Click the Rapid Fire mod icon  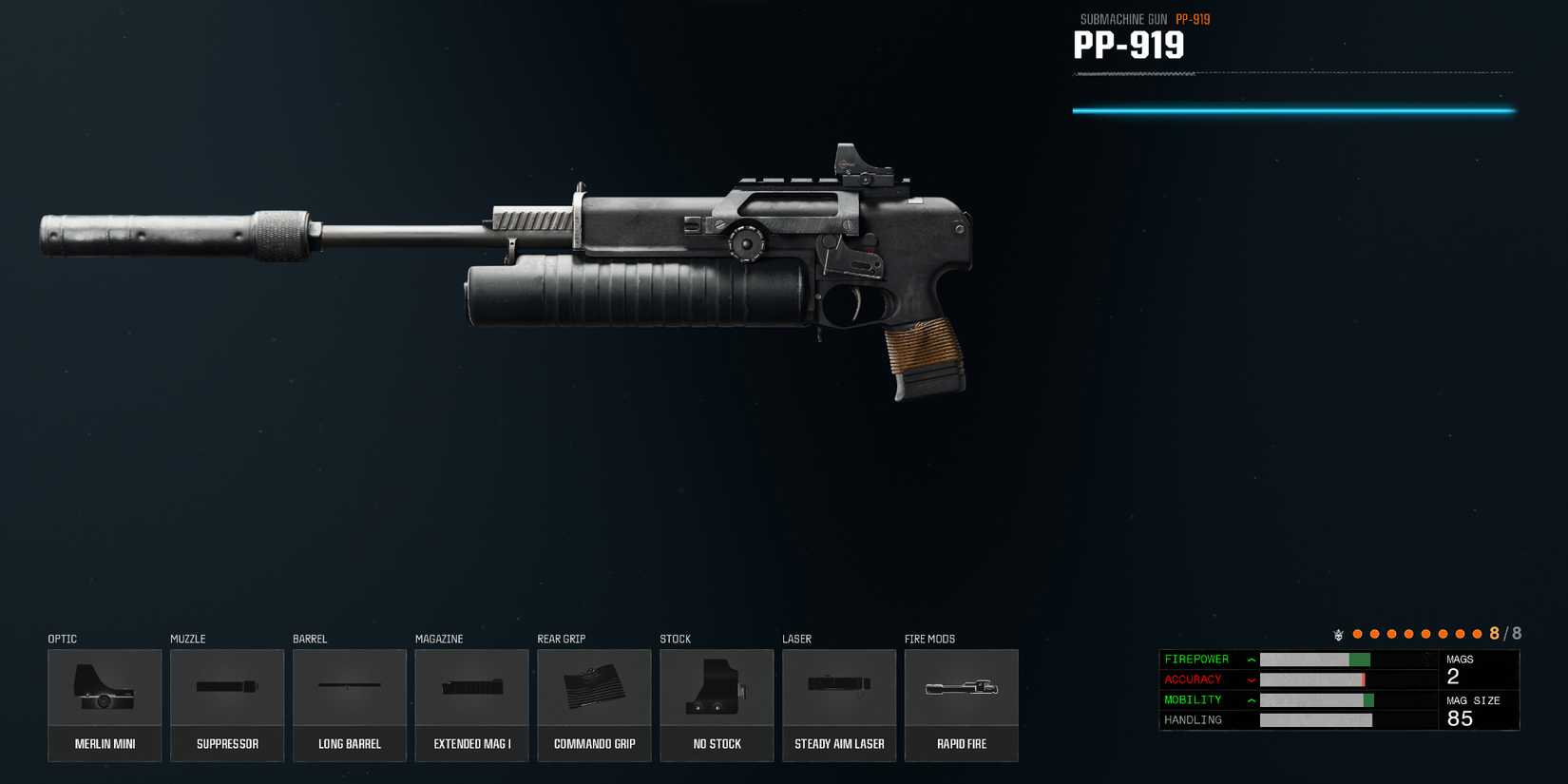pos(961,686)
